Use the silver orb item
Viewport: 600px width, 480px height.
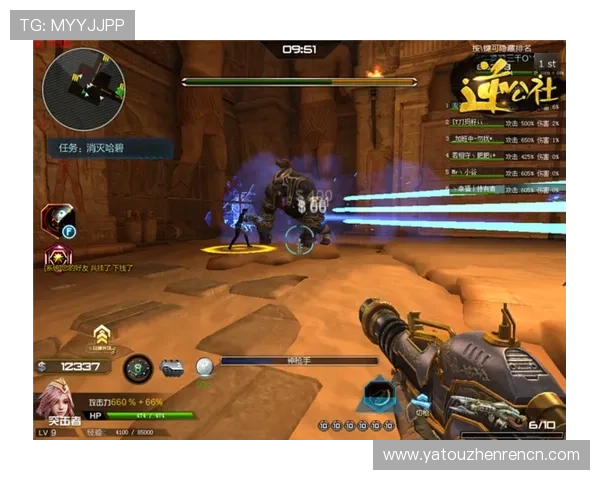click(x=204, y=368)
